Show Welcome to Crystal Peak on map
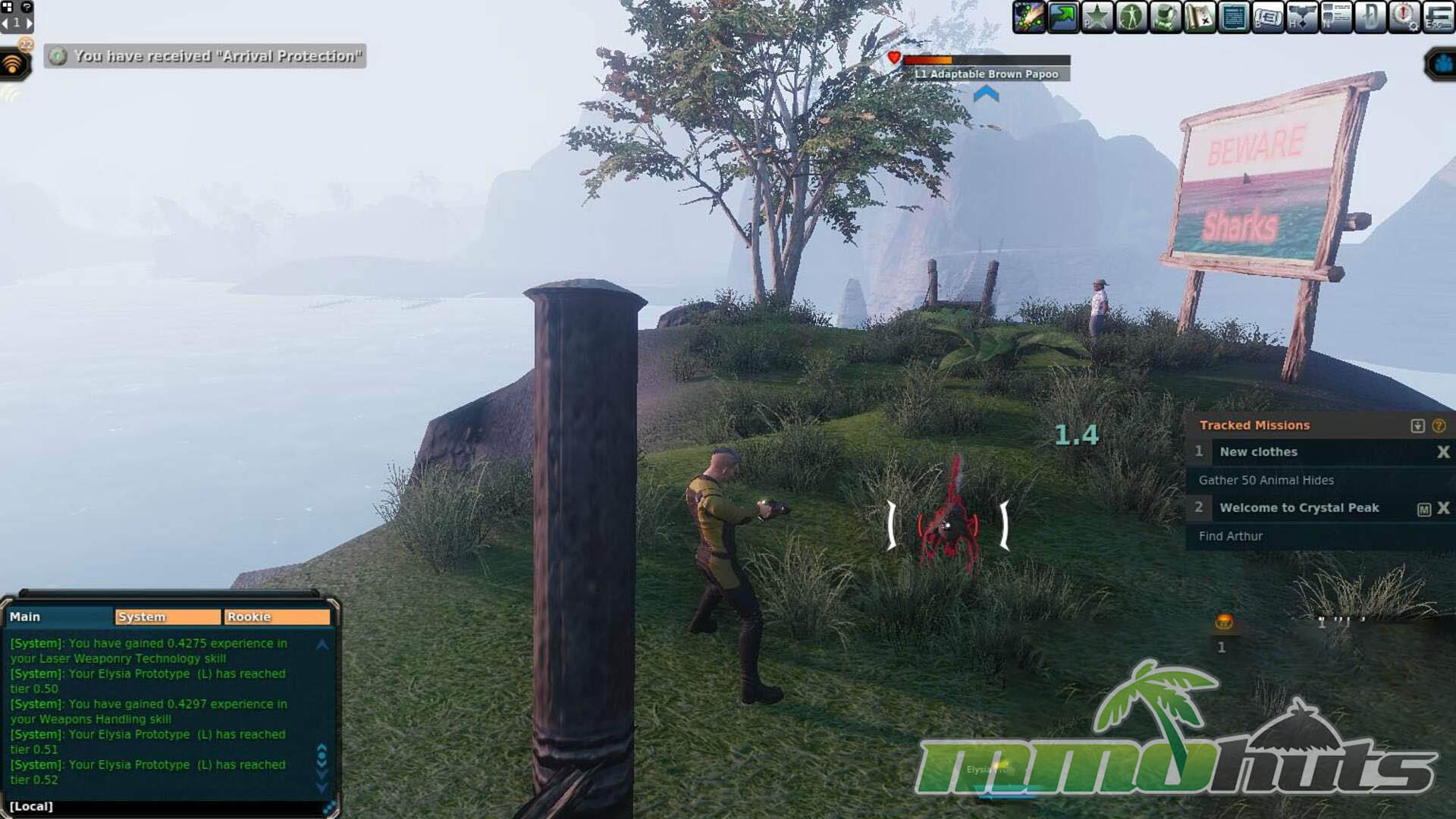 pyautogui.click(x=1423, y=509)
